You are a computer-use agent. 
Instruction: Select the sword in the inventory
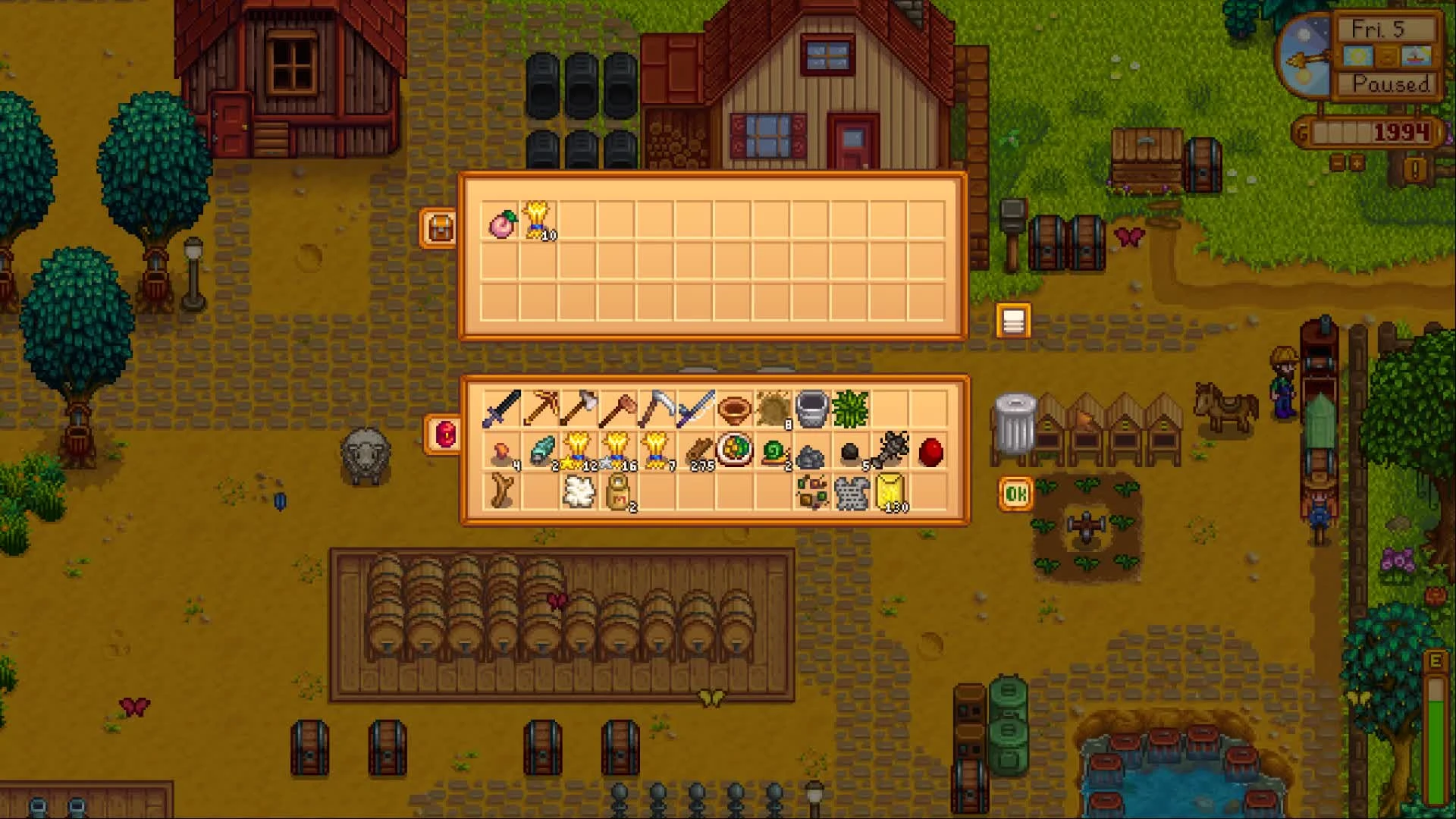[502, 409]
